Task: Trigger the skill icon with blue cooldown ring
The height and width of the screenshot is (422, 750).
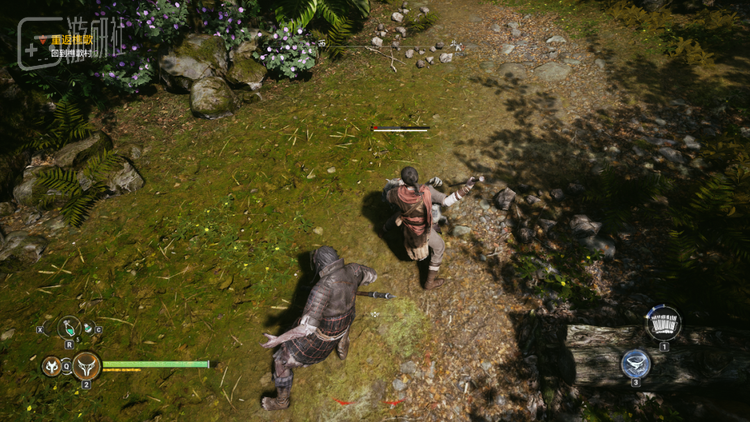Action: tap(663, 322)
